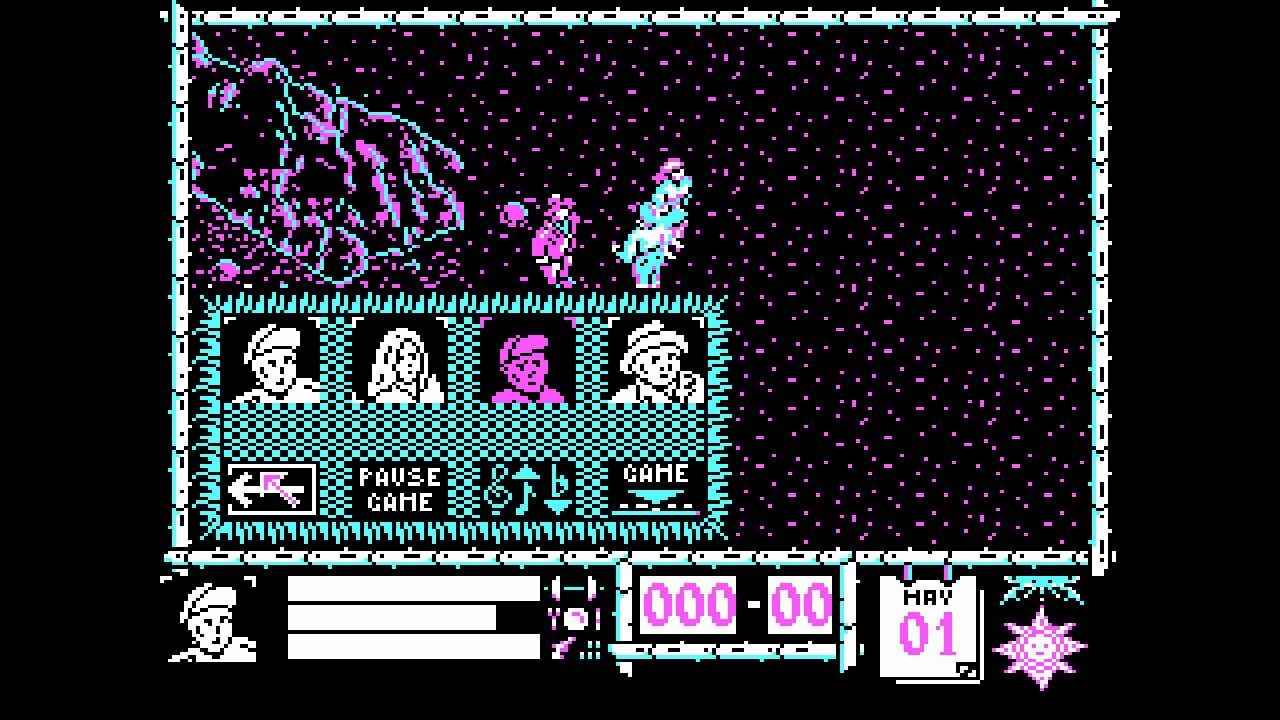Viewport: 1280px width, 720px height.
Task: Click the down arrow to lower volume
Action: pyautogui.click(x=557, y=505)
